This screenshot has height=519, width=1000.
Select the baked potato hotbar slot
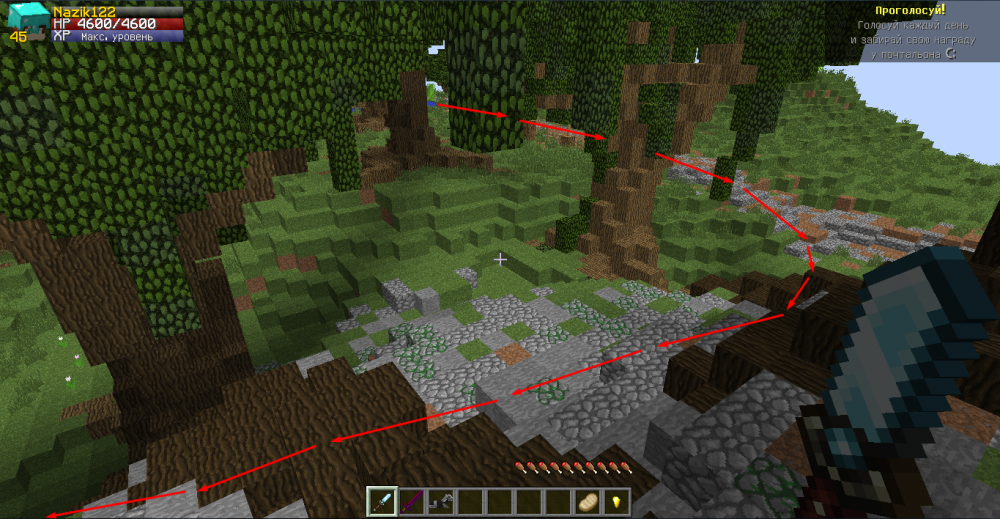click(586, 501)
